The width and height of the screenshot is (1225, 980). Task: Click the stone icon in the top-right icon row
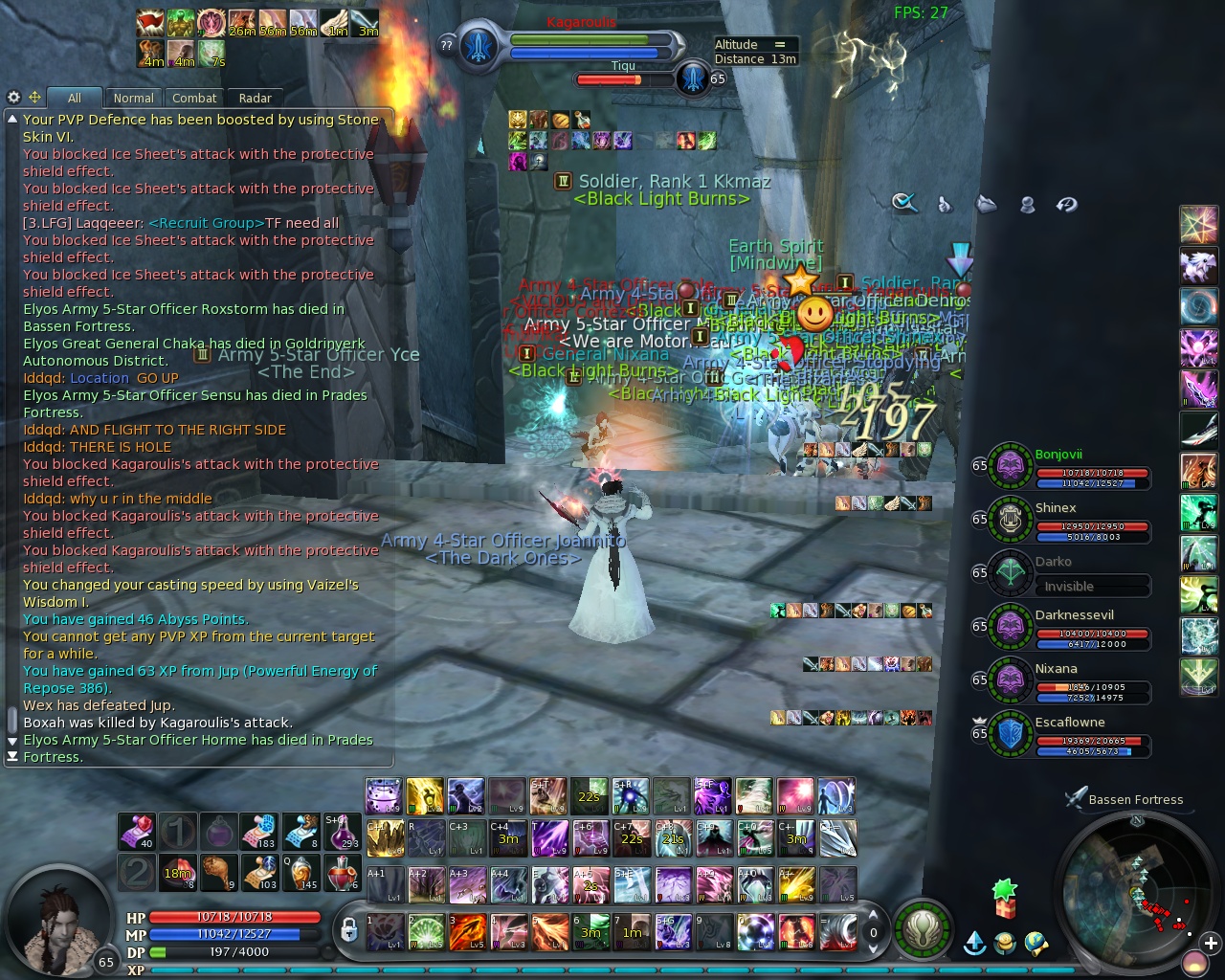click(986, 204)
